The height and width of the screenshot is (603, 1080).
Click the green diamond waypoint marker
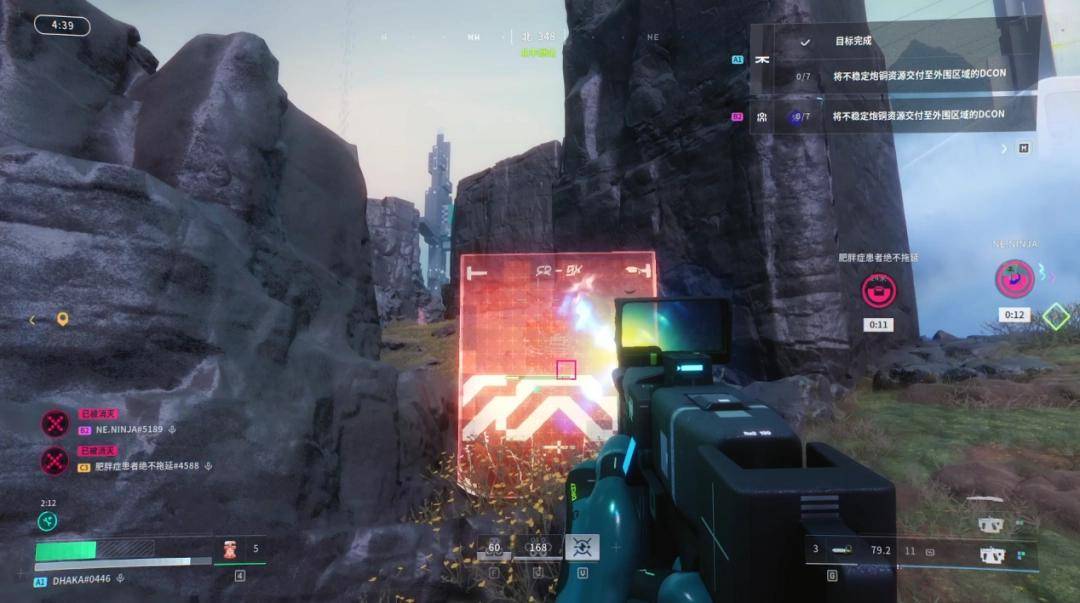(1056, 317)
